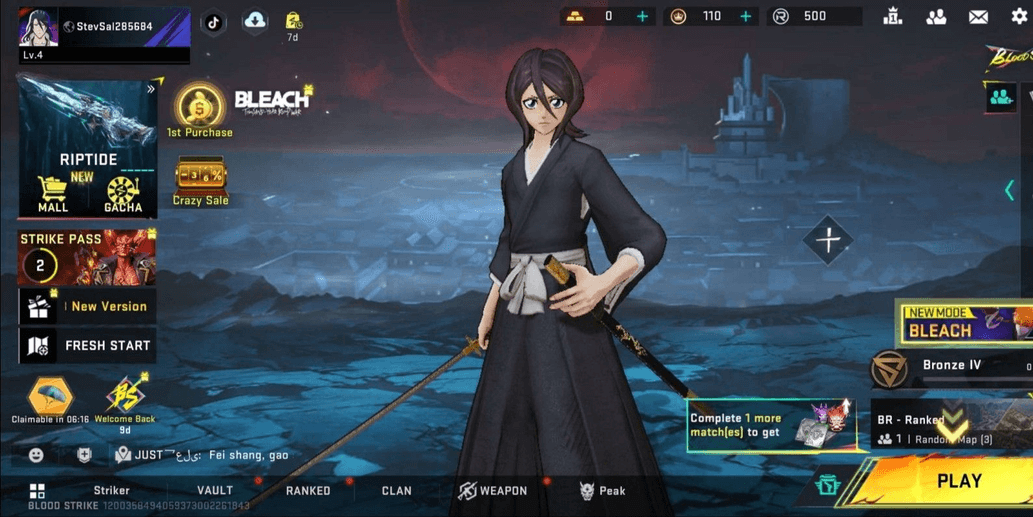Open the NEW MODE BLEACH banner
Image resolution: width=1033 pixels, height=517 pixels.
click(964, 325)
